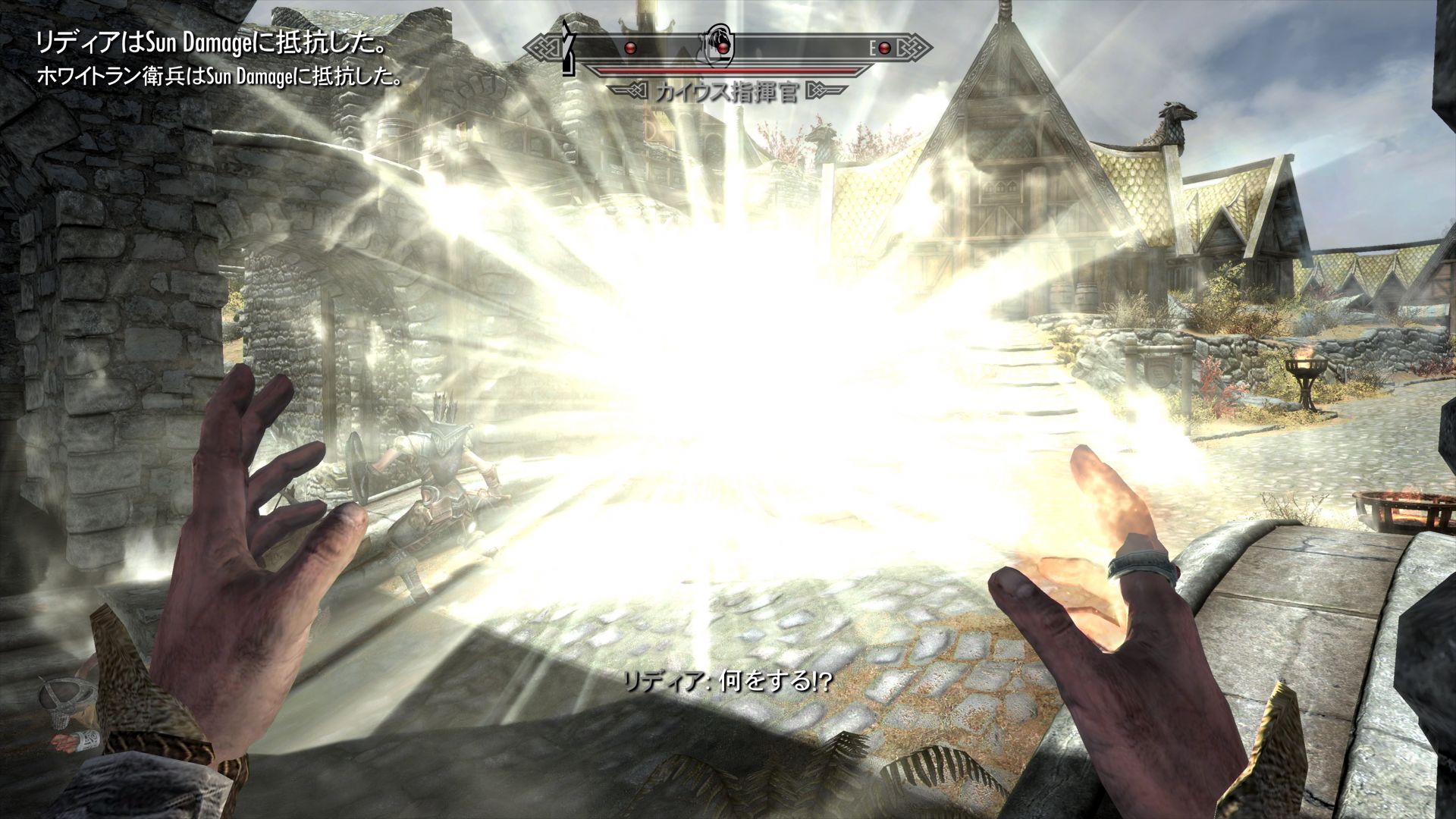
Task: Click the ホワイトラン衛兵はSun Damageに抵抗した notification
Action: click(x=220, y=76)
